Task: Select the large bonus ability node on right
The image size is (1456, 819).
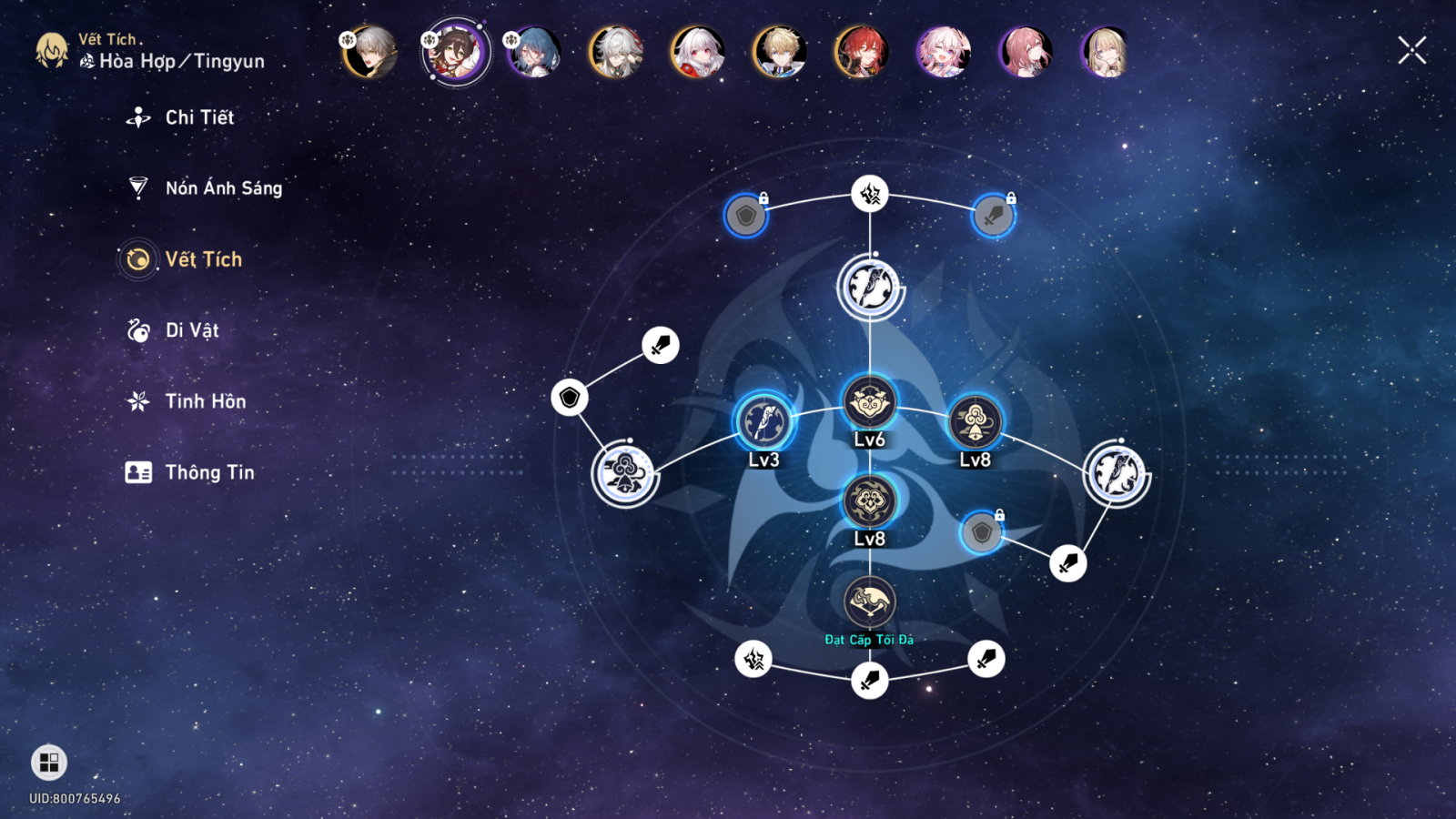Action: coord(1117,473)
